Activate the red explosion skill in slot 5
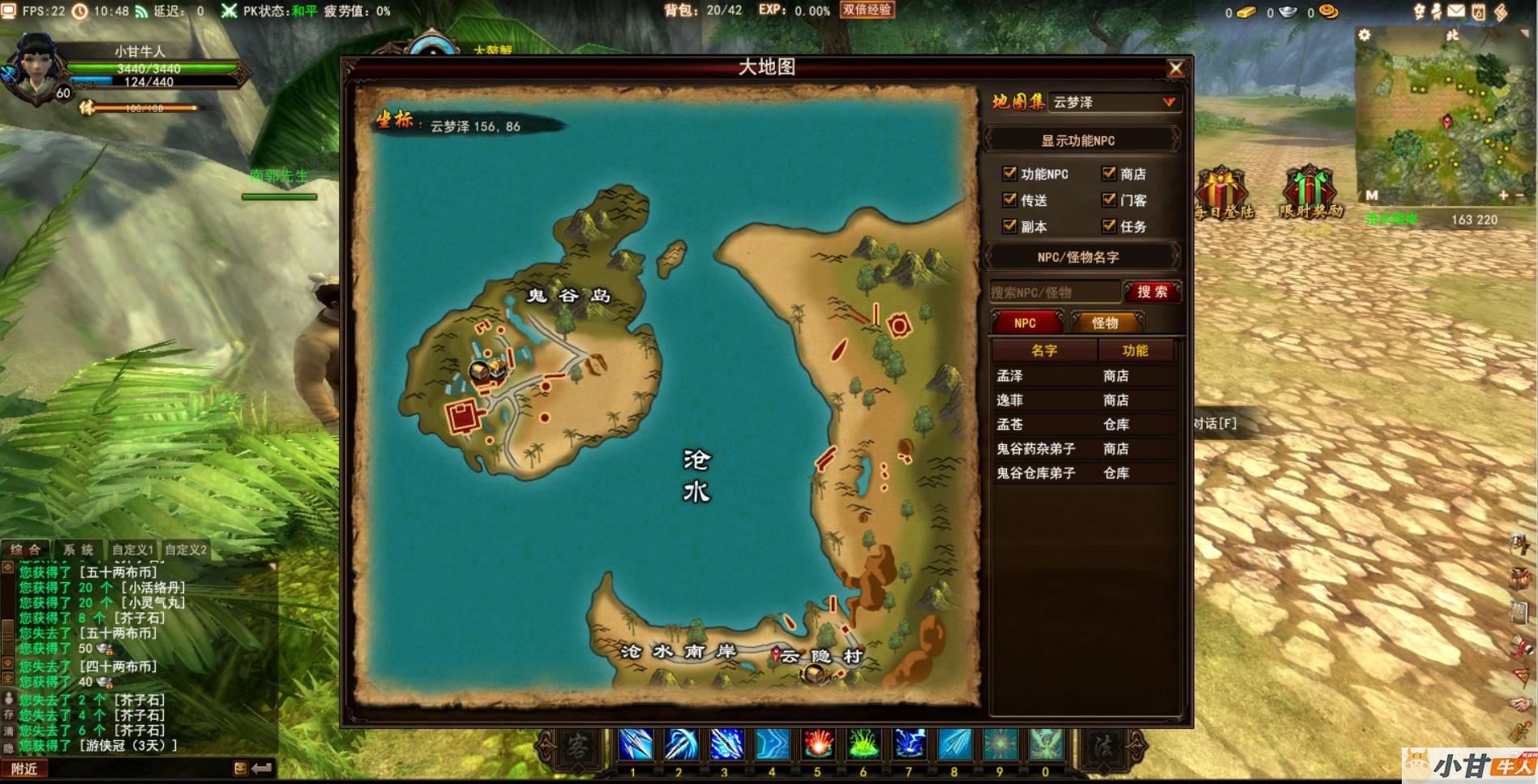The width and height of the screenshot is (1538, 784). [x=818, y=745]
